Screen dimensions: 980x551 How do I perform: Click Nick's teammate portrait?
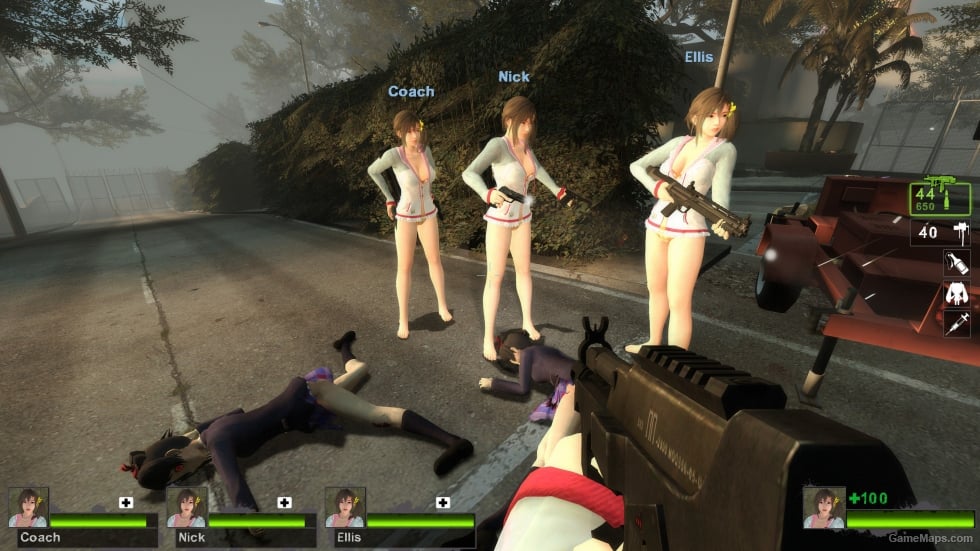coord(187,508)
